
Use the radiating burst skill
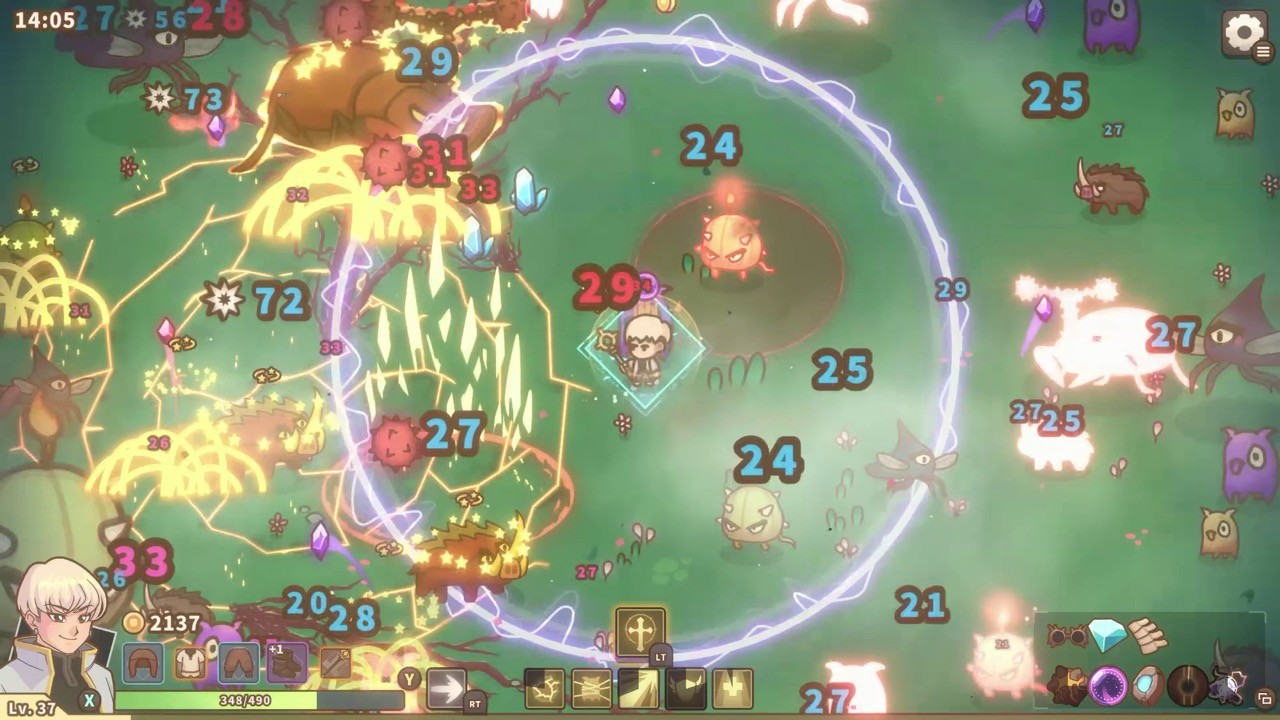591,689
